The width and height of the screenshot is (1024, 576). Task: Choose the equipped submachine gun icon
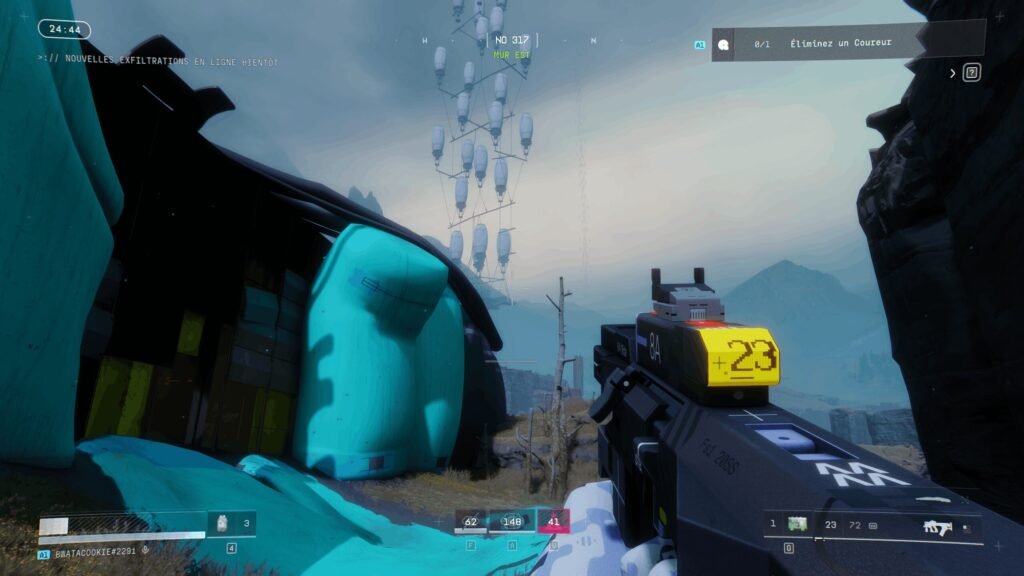938,524
